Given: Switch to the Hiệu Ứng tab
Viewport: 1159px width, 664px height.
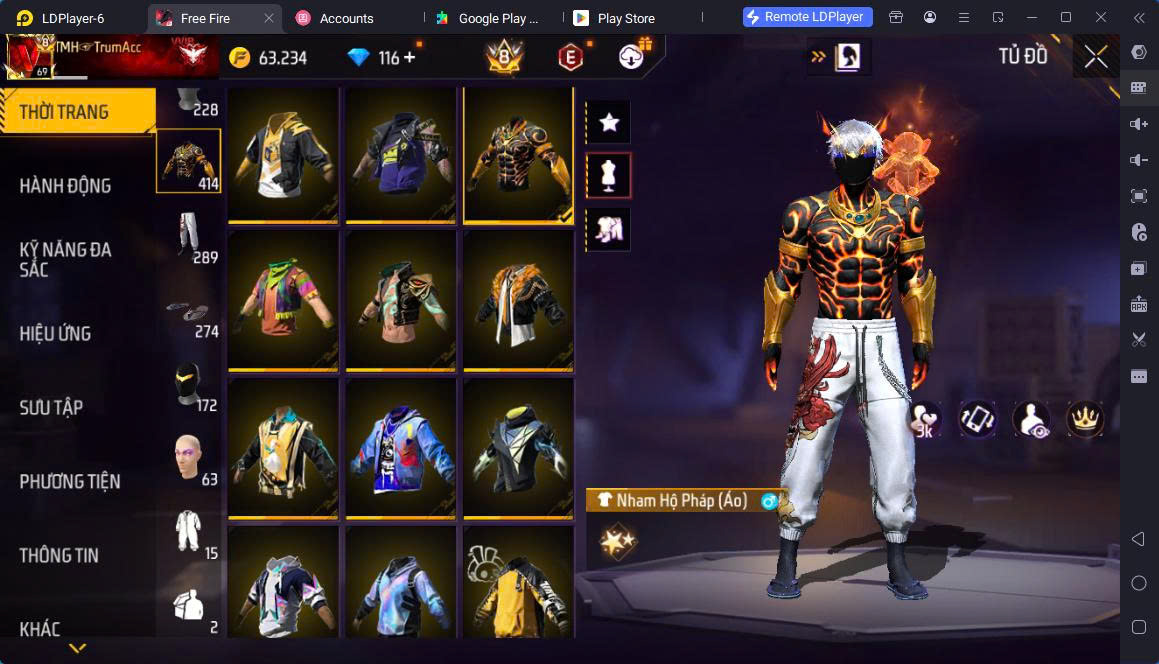Looking at the screenshot, I should [x=56, y=333].
